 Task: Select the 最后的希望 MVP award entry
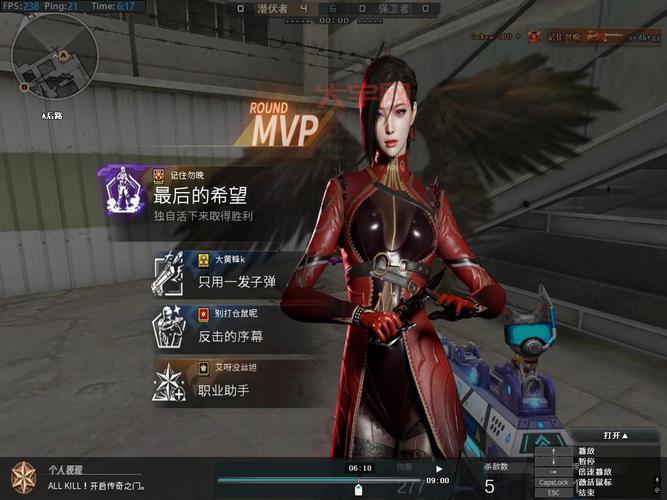(200, 193)
